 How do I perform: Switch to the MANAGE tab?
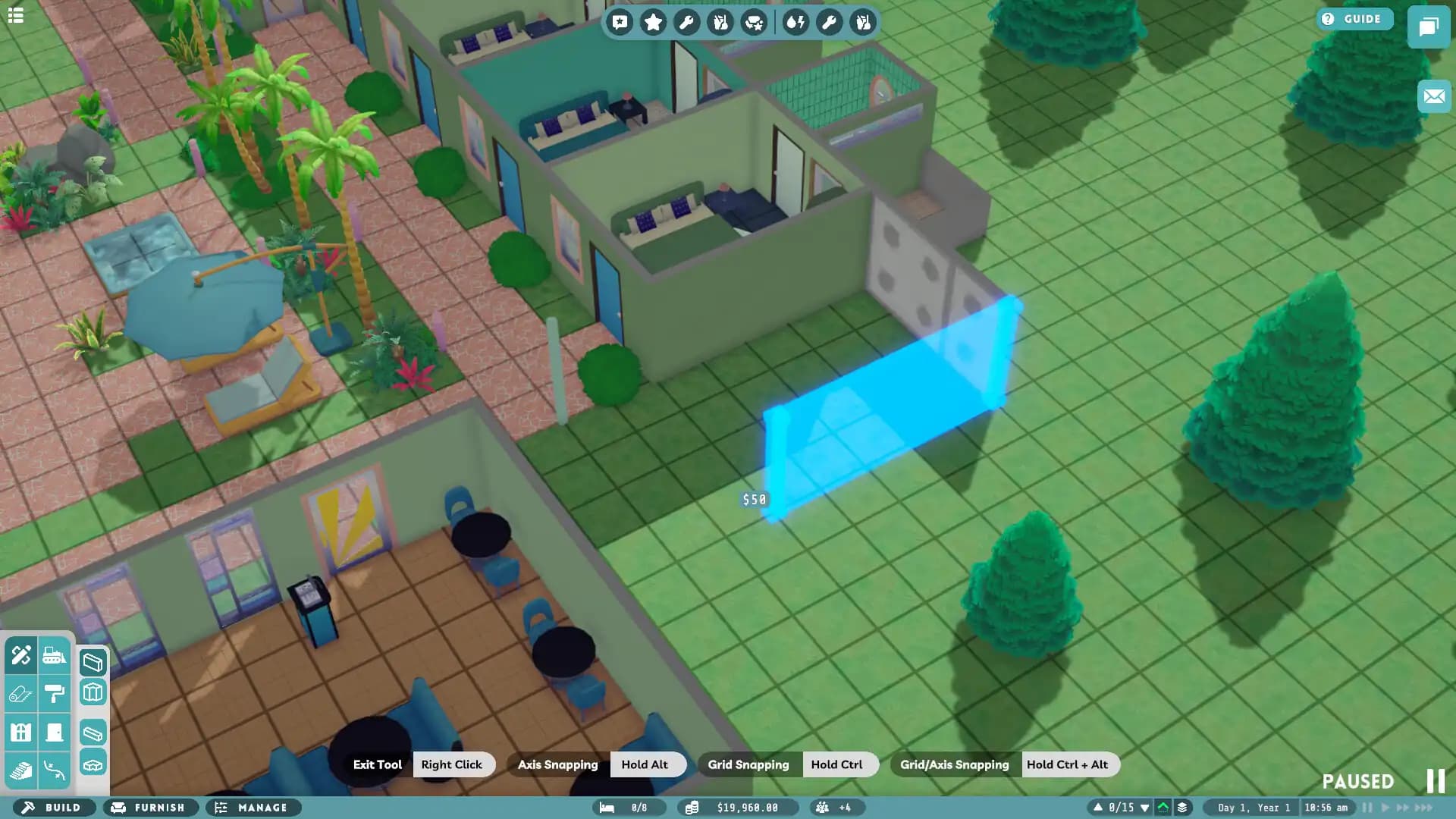(x=254, y=808)
